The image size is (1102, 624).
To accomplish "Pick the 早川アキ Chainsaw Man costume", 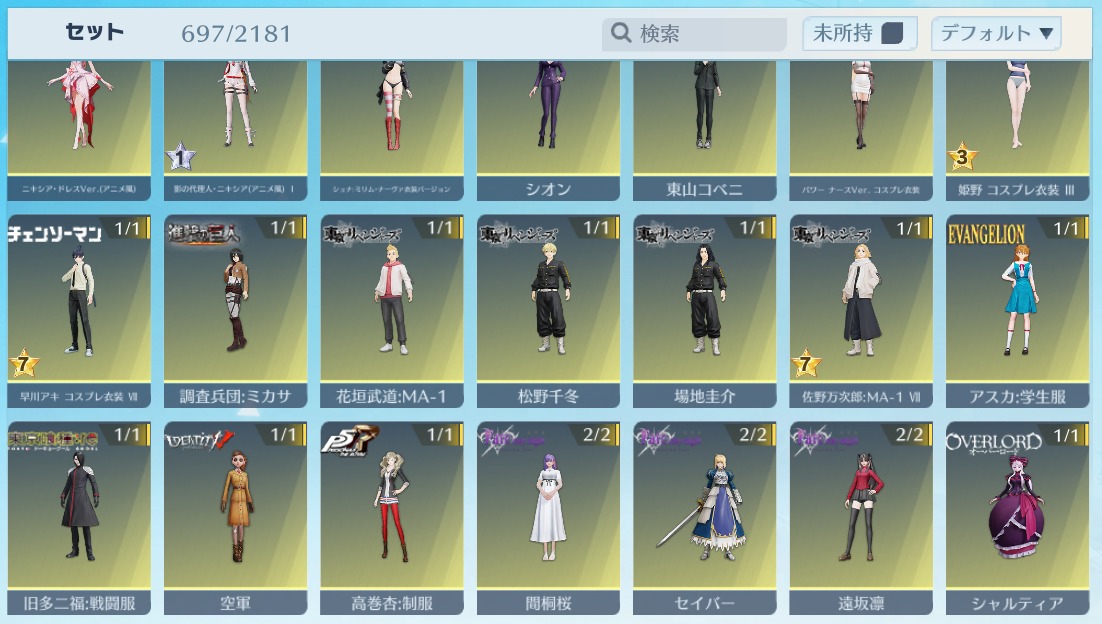I will [79, 310].
